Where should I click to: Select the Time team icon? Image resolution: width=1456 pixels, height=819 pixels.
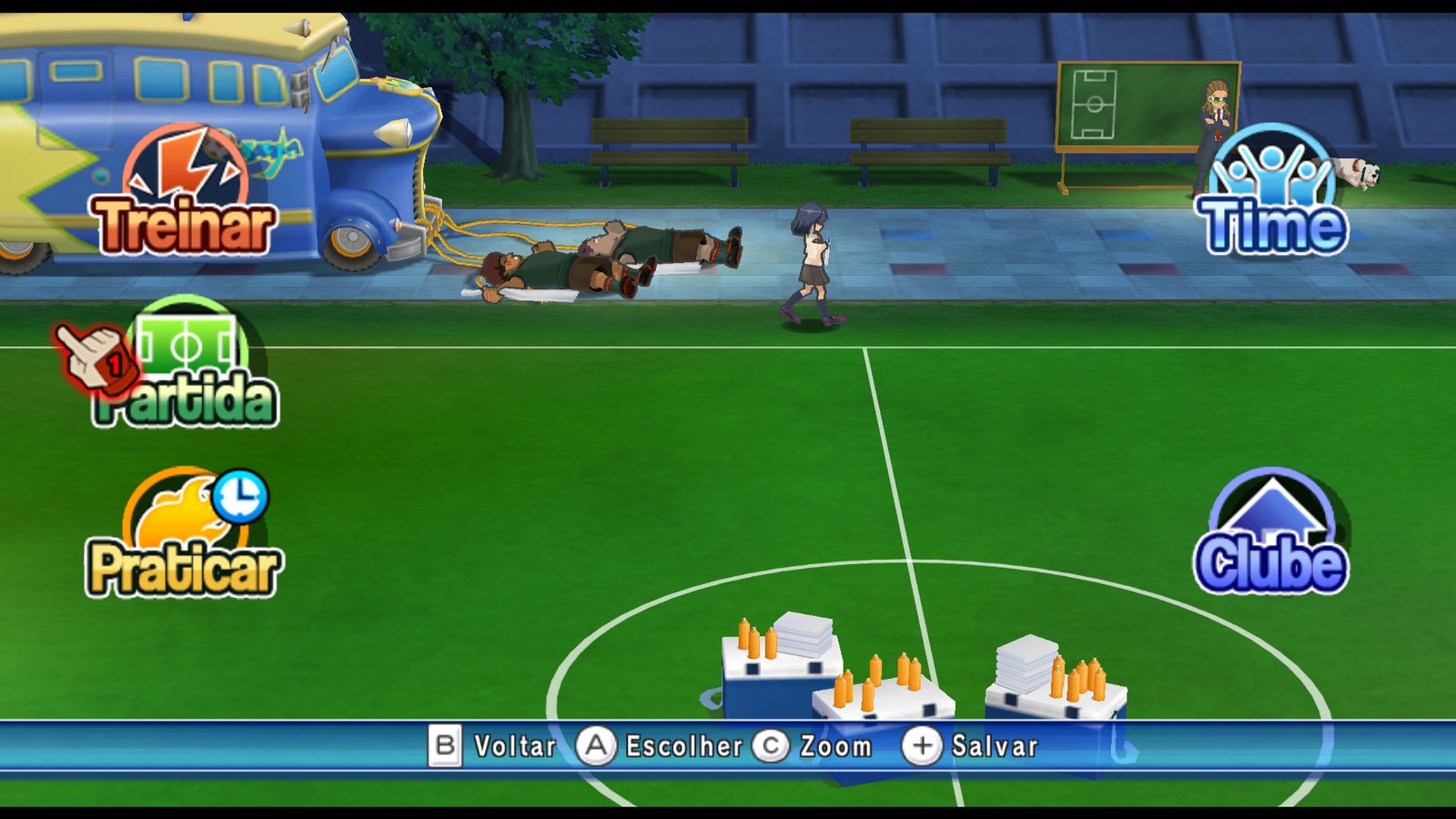(x=1274, y=182)
